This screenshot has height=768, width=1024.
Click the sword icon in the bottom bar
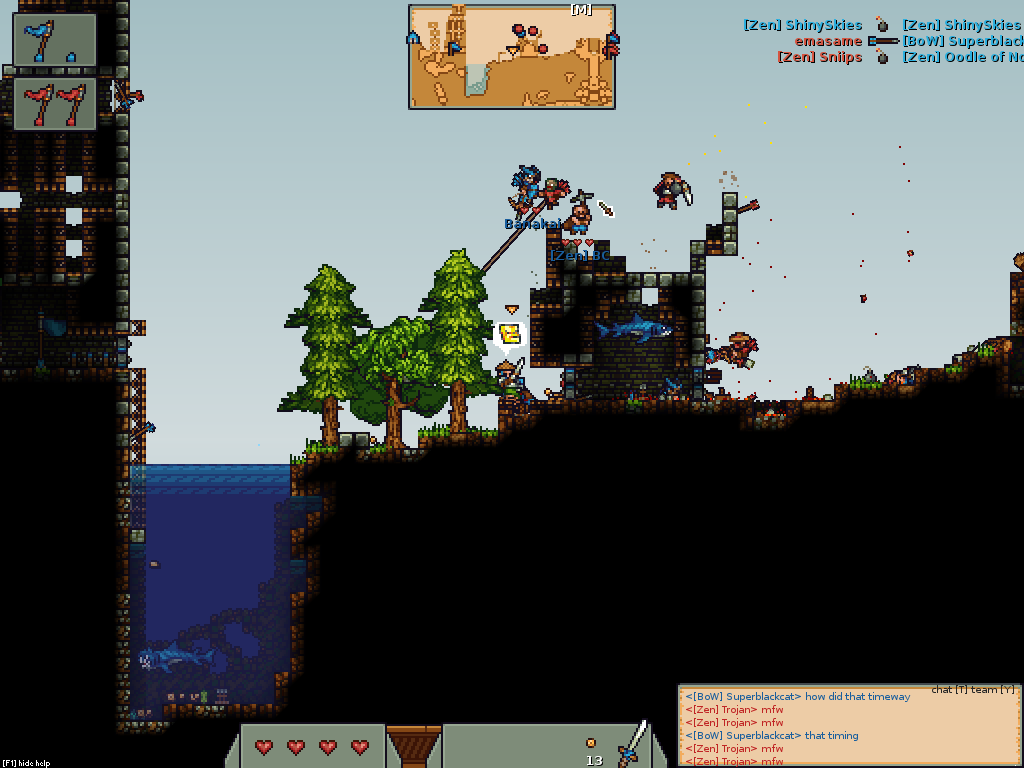click(x=632, y=745)
